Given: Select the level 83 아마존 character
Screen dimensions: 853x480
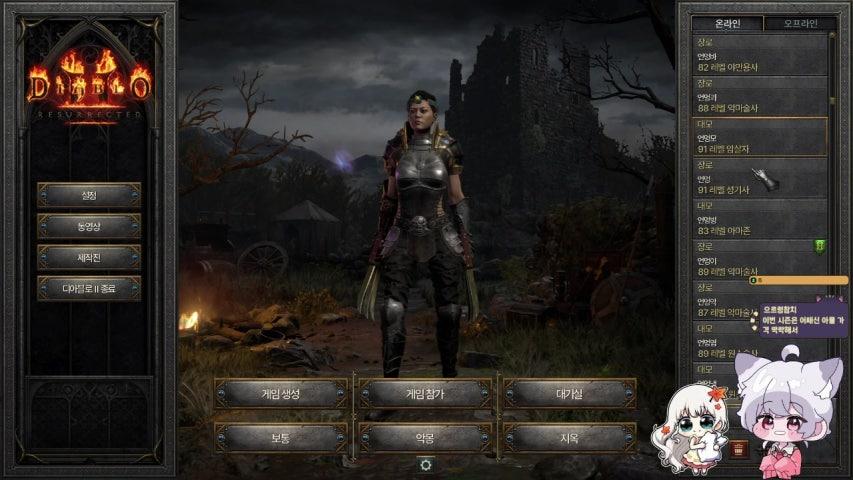Looking at the screenshot, I should coord(760,220).
